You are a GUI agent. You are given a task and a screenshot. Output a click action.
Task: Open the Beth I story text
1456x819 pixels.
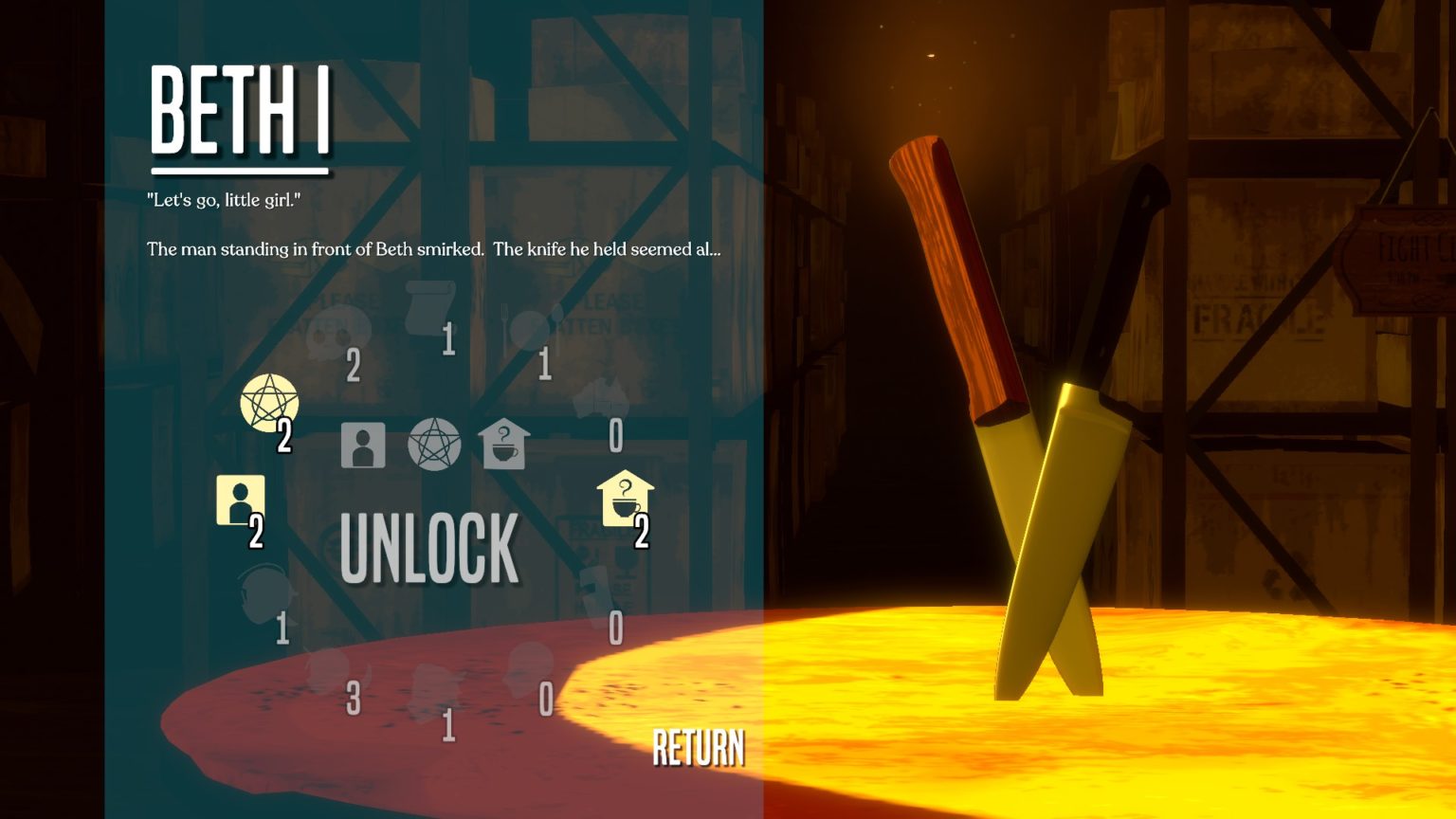pos(433,249)
